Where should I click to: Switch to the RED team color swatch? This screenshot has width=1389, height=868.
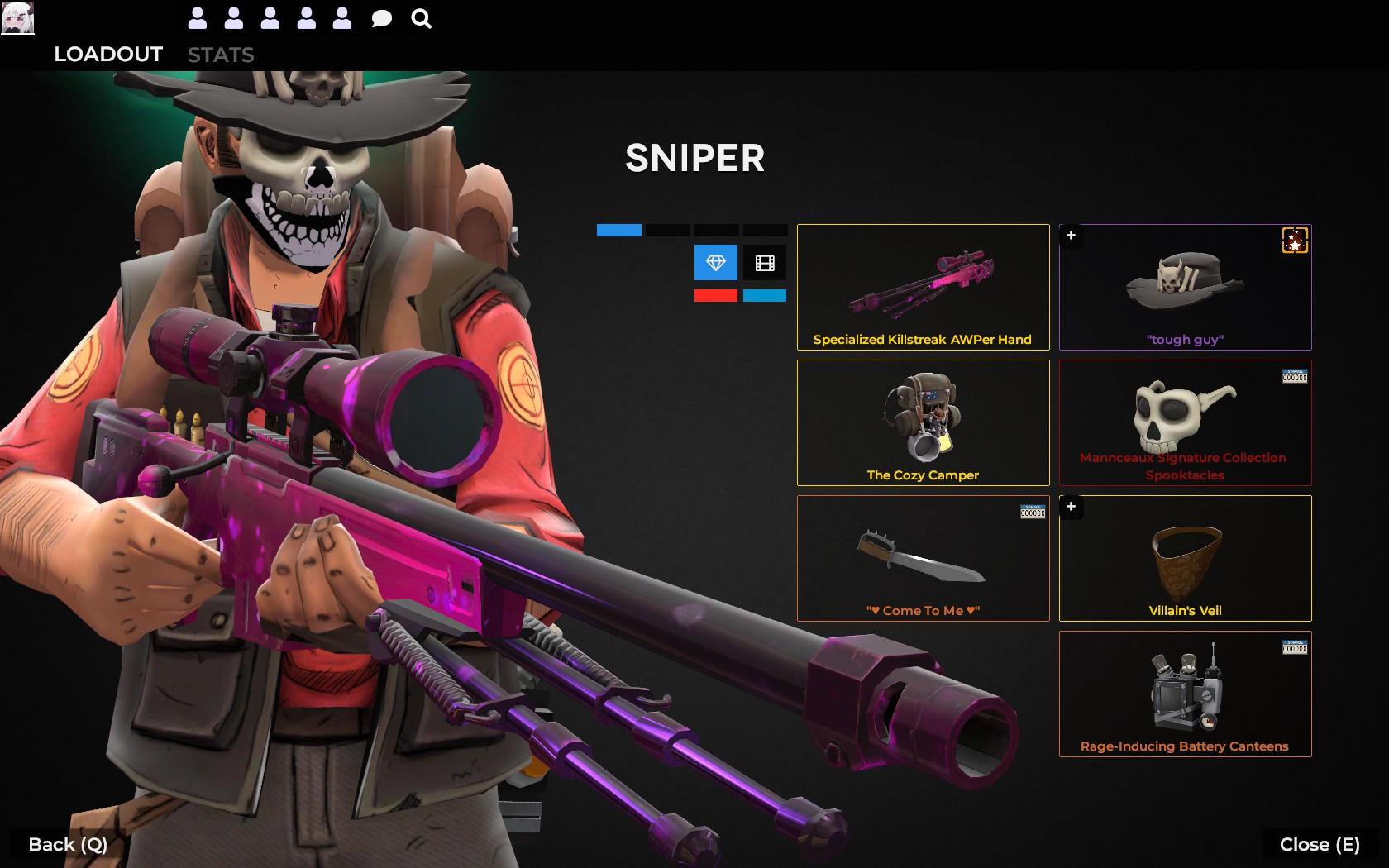click(x=714, y=294)
